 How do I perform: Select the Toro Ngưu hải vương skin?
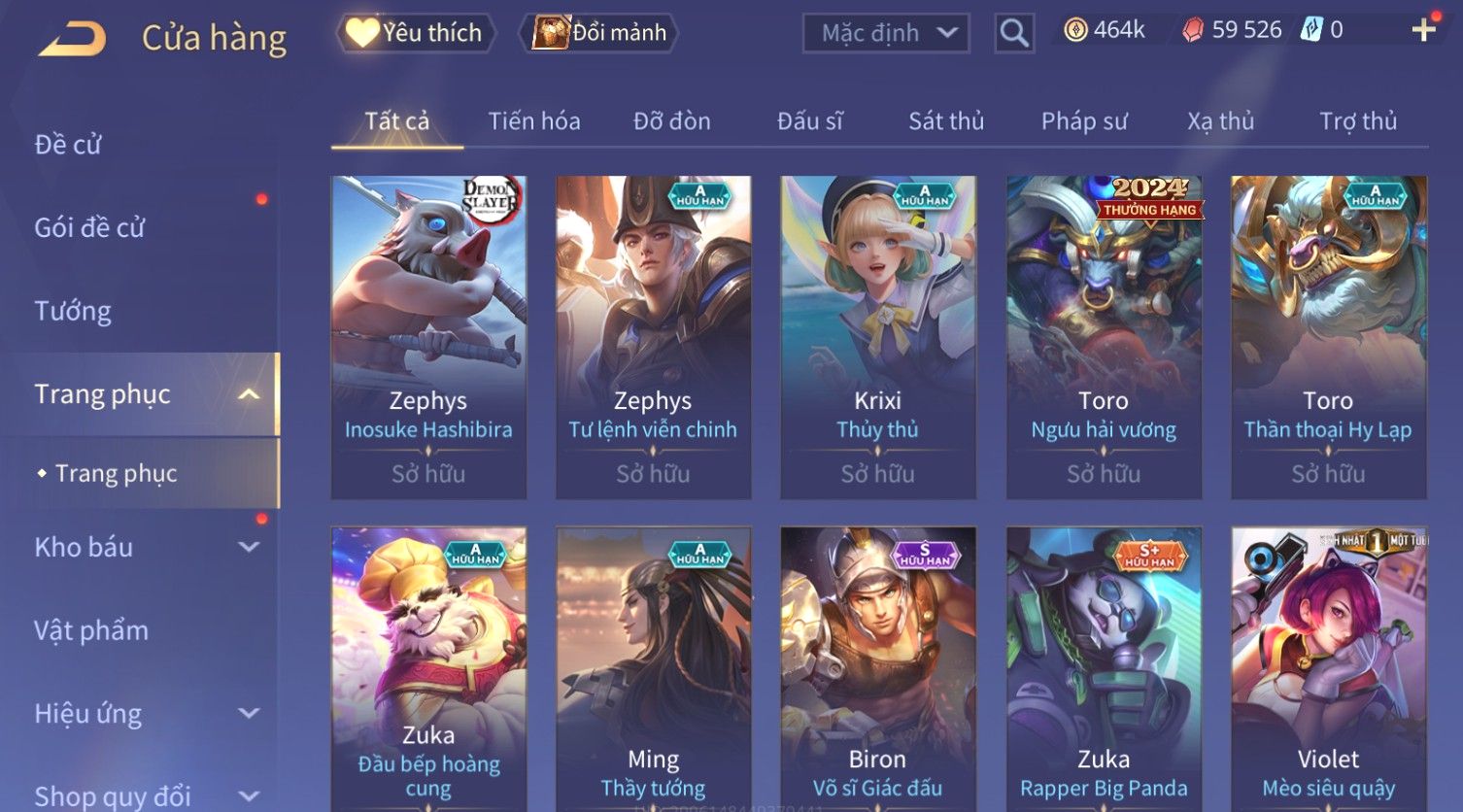point(1104,336)
